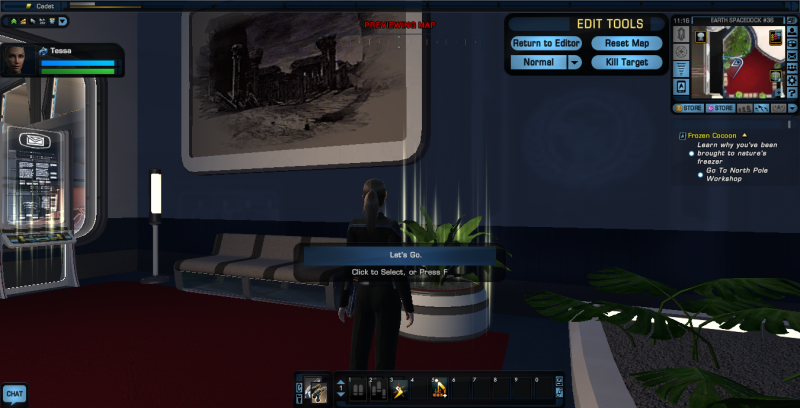Activate the lightning strike ability in slot 3
The image size is (800, 408).
pyautogui.click(x=398, y=390)
